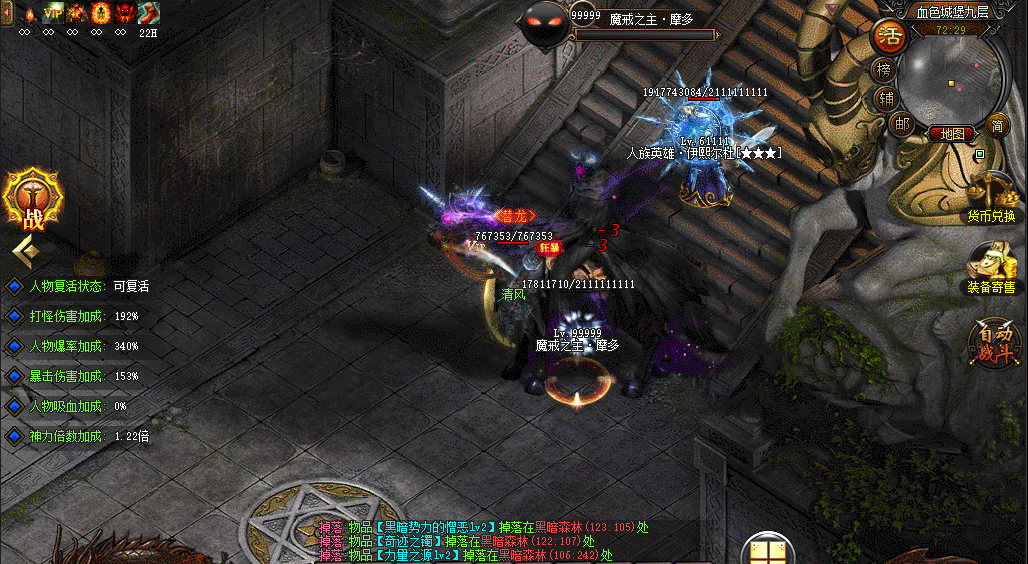Screen dimensions: 1028x564
Task: Click the boss portrait of 魔戒之主·摩多
Action: pos(545,22)
